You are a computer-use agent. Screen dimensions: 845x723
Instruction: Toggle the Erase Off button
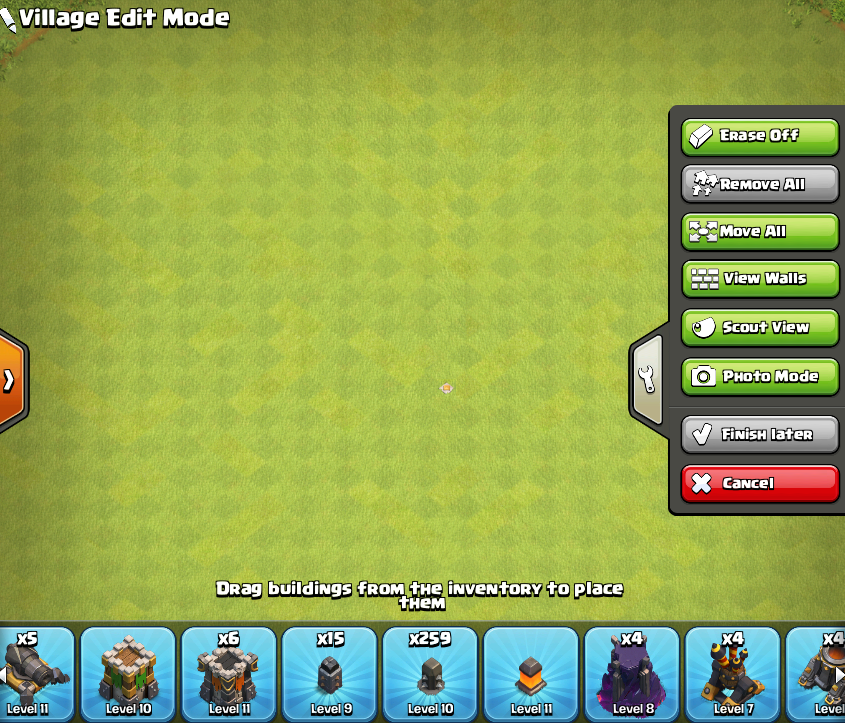(x=760, y=136)
